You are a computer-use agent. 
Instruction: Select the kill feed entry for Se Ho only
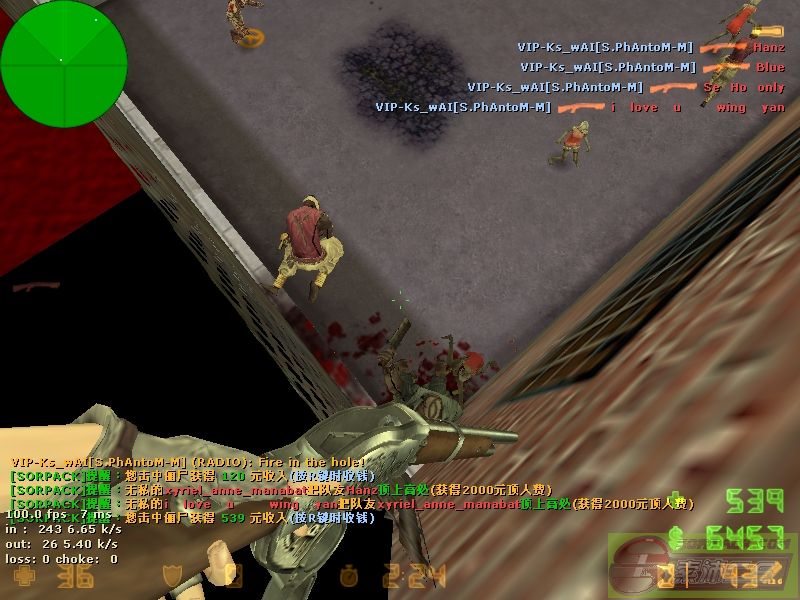pyautogui.click(x=626, y=87)
